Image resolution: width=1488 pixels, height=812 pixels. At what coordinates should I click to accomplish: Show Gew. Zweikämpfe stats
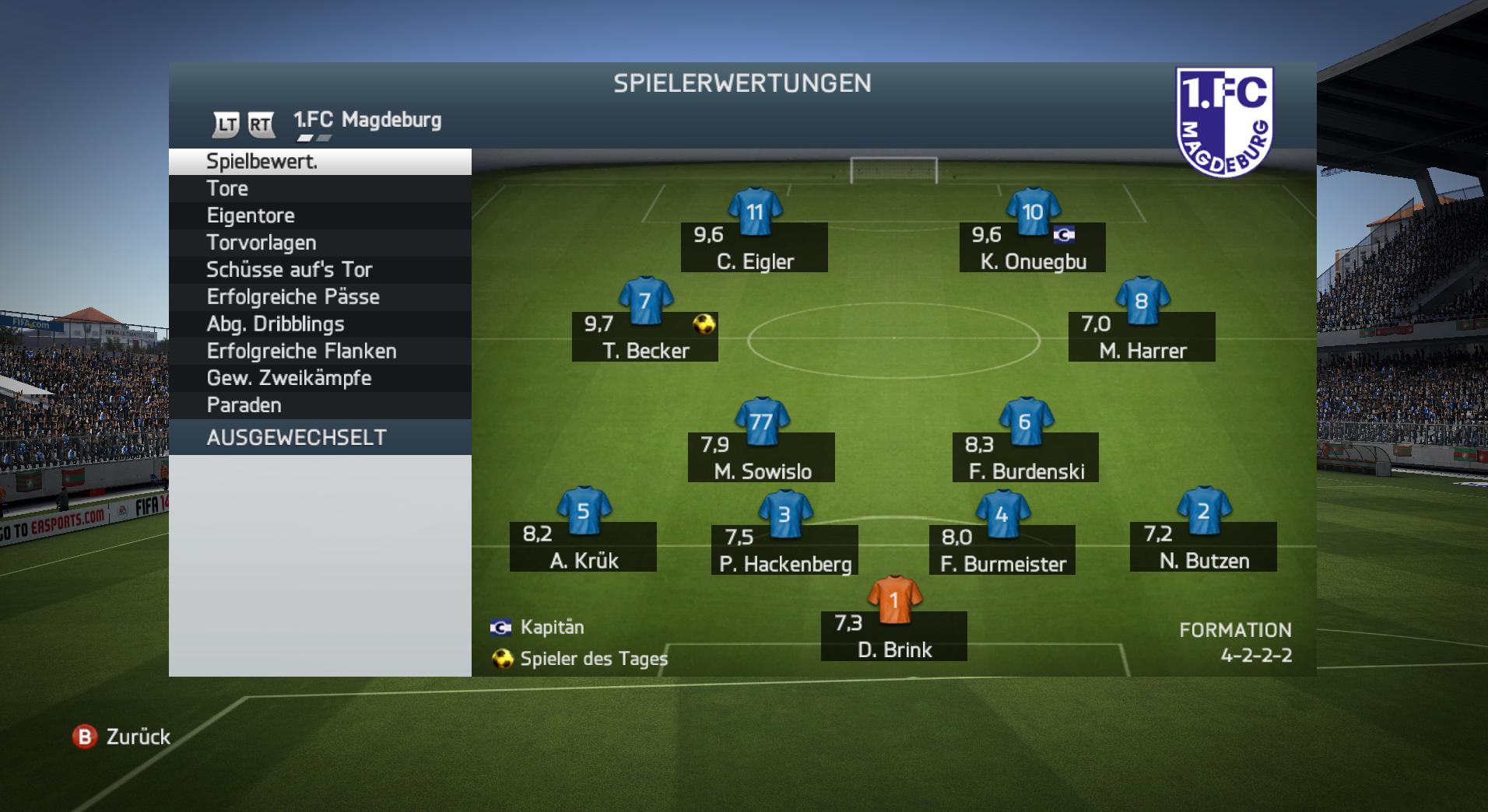pyautogui.click(x=319, y=378)
